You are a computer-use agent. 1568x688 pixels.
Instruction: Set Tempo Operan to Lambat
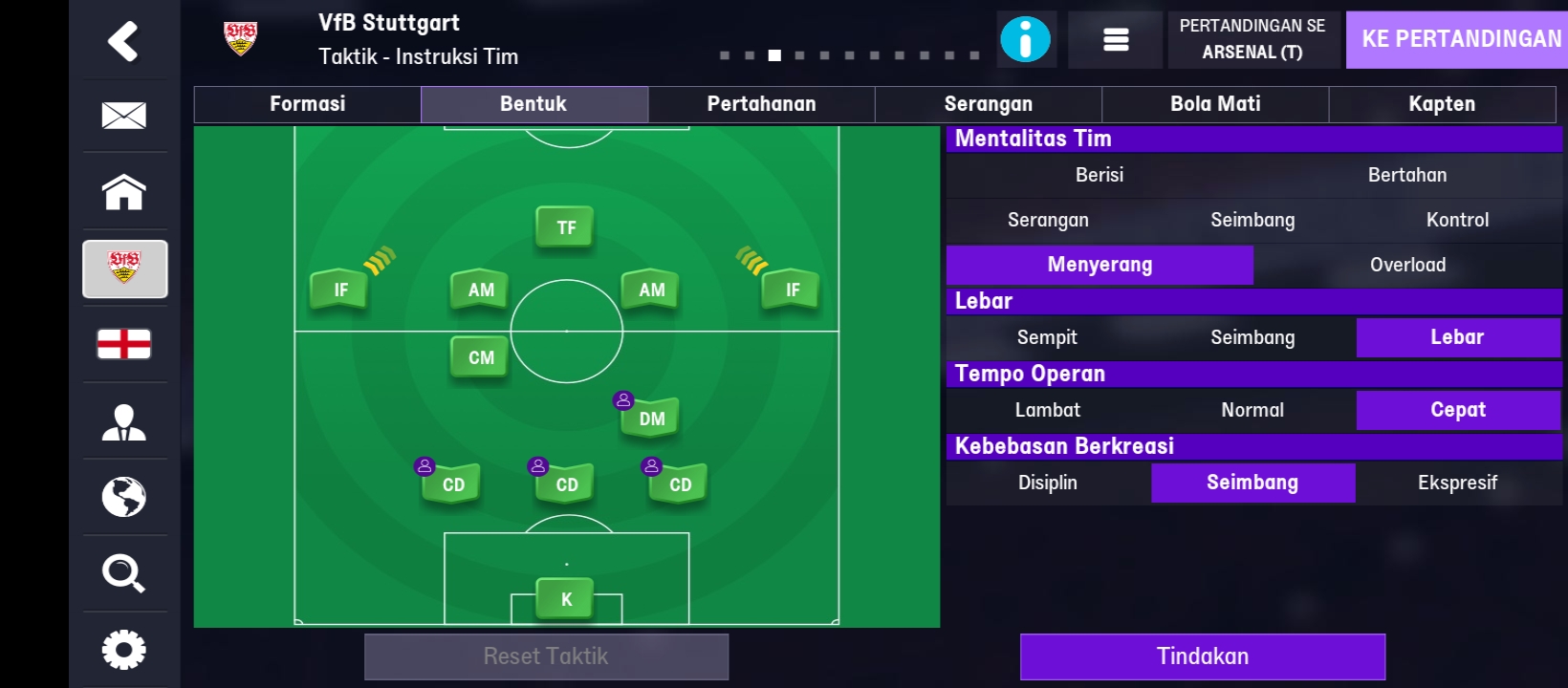1047,409
